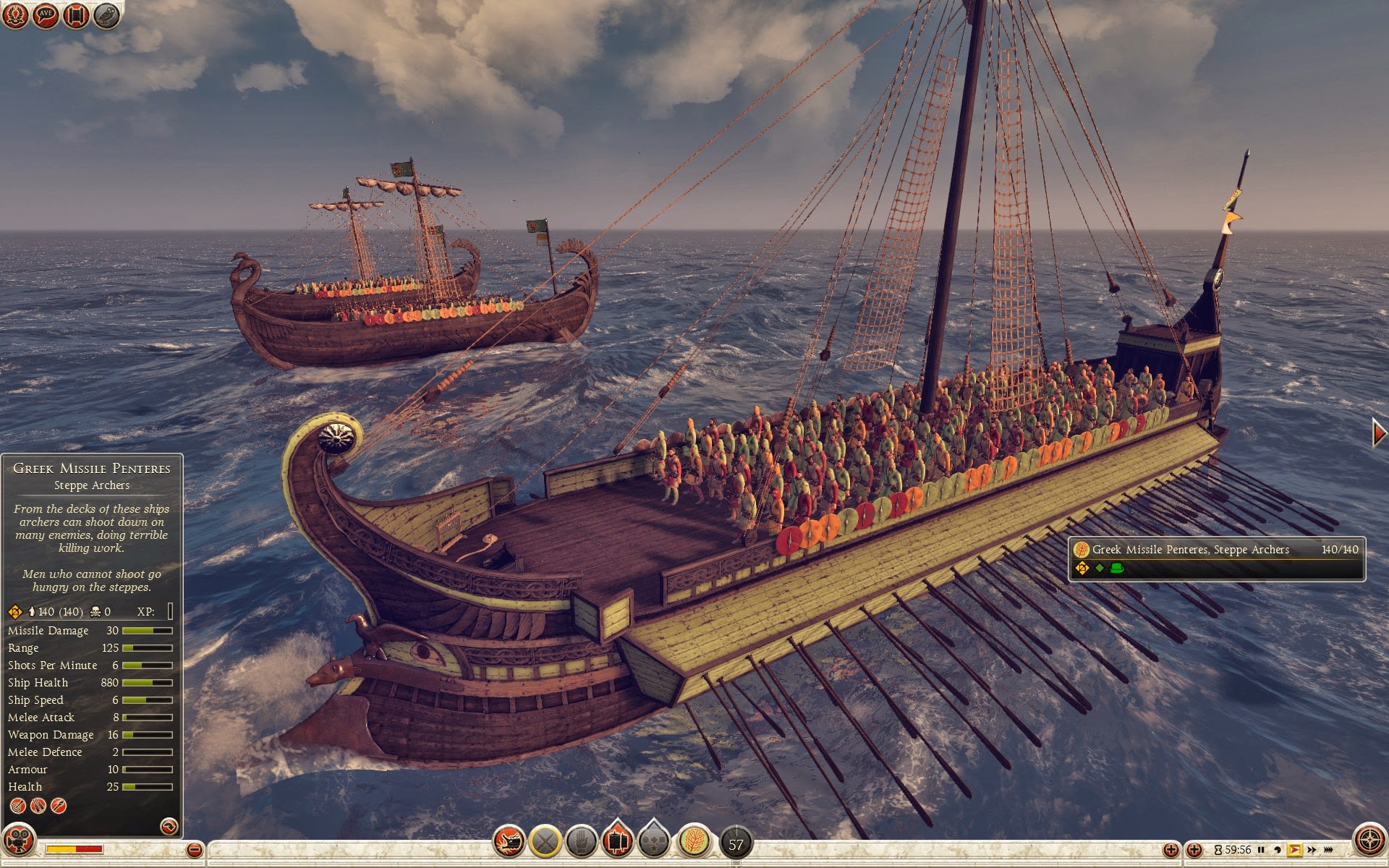
Task: Select the Greek Missile Penteres unit card
Action: (1217, 558)
